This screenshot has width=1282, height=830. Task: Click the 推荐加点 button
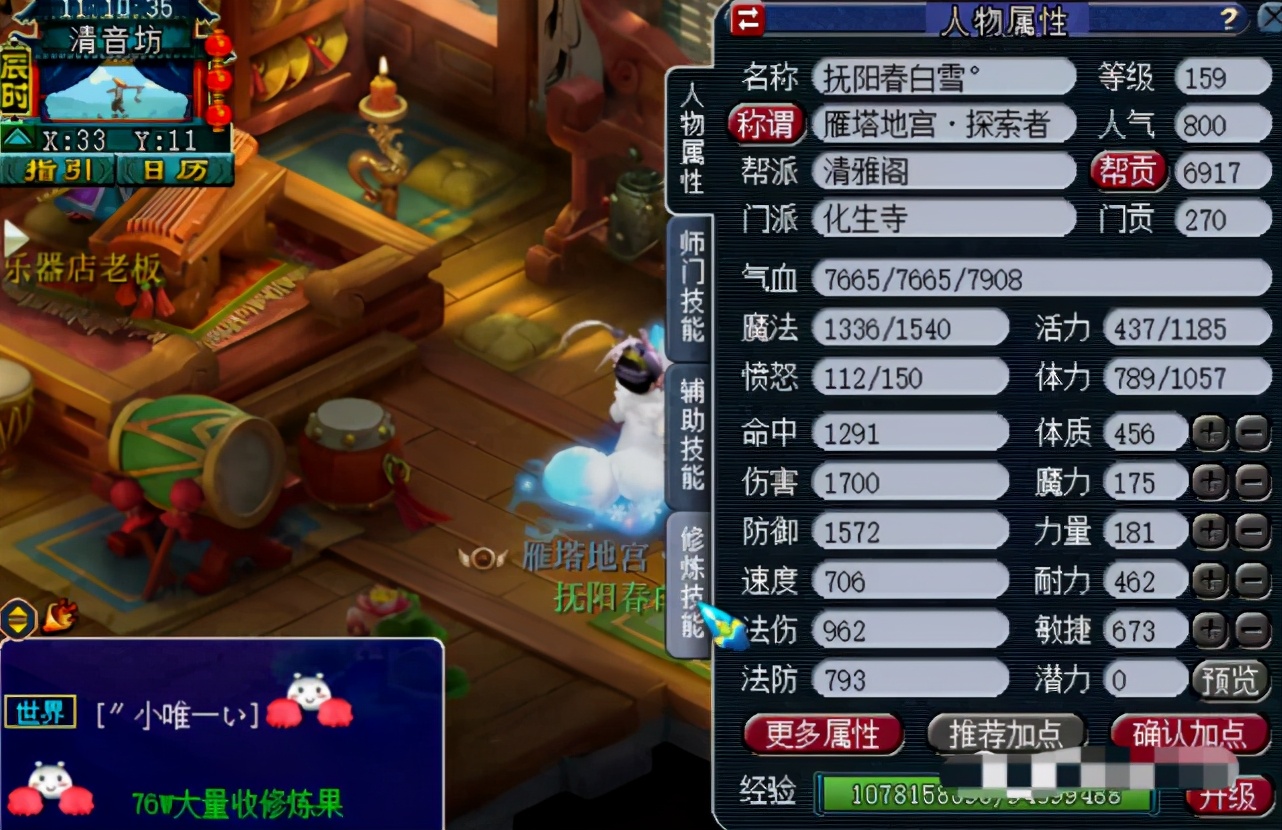click(x=1005, y=733)
